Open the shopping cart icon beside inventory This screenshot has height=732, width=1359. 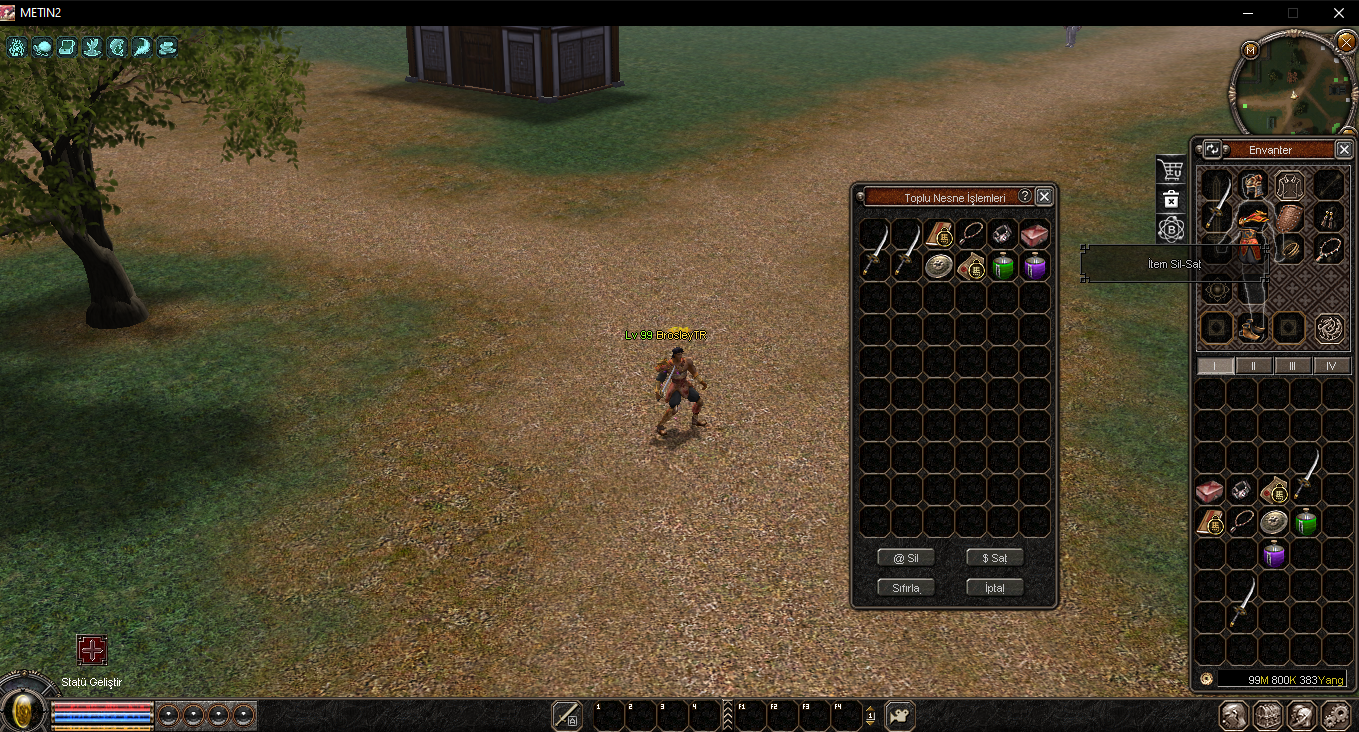click(x=1170, y=170)
